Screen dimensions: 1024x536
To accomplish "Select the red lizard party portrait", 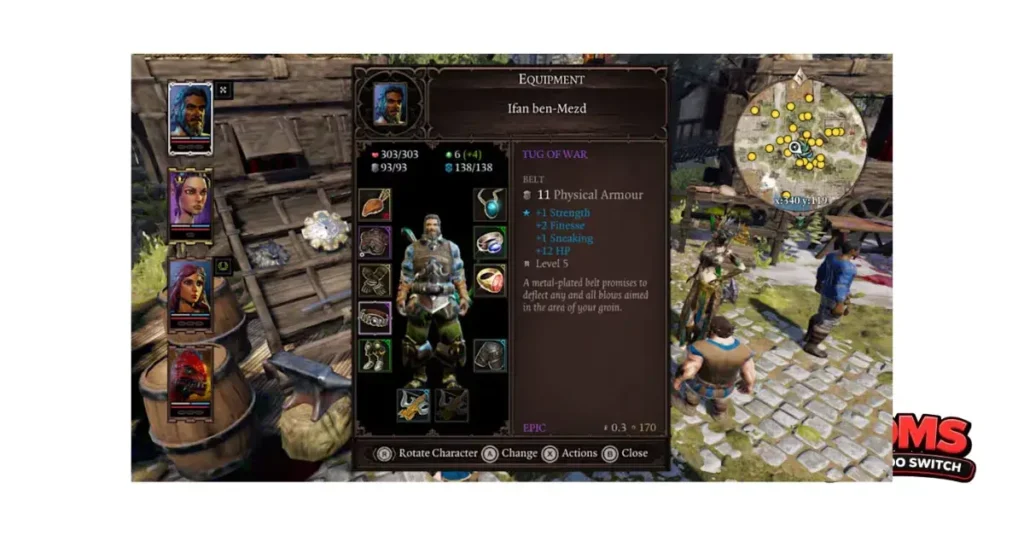I will coord(190,376).
